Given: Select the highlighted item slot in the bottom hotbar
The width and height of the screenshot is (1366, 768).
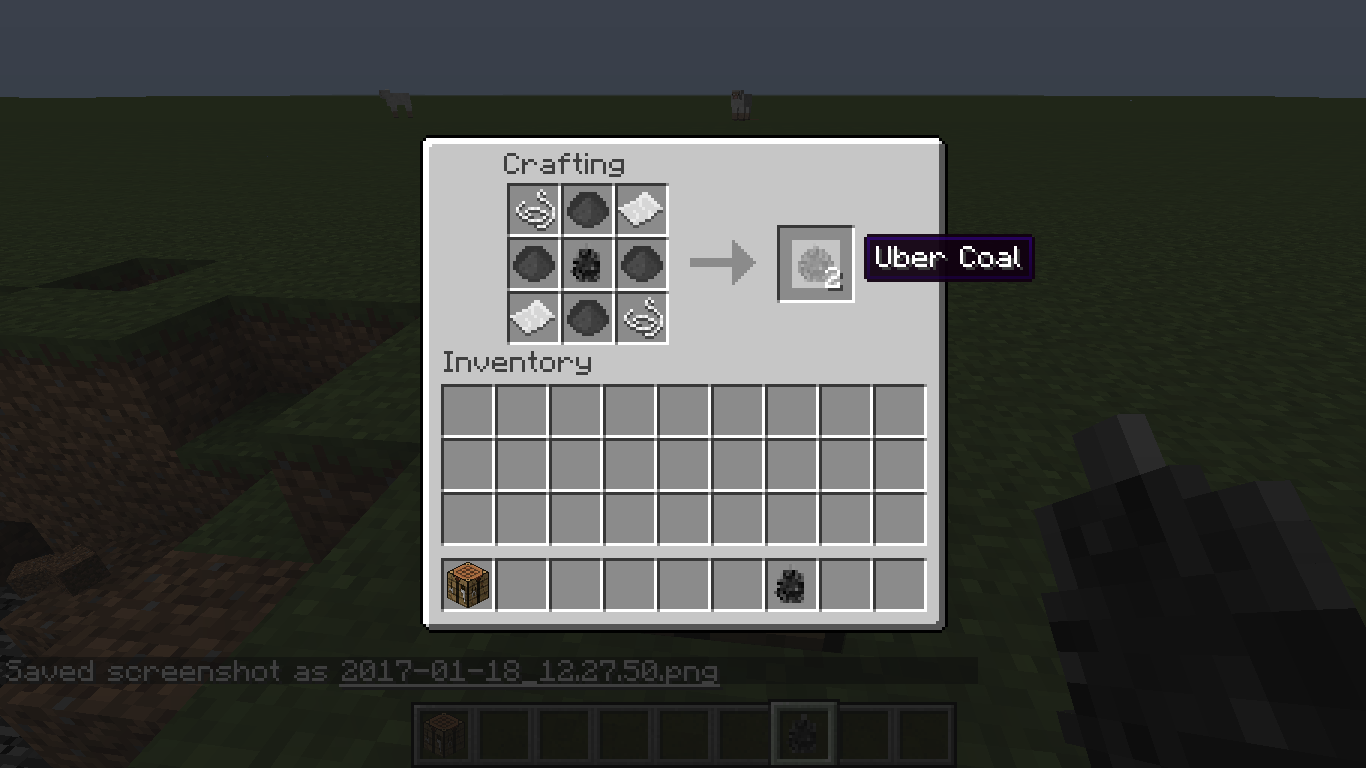Looking at the screenshot, I should [x=803, y=732].
